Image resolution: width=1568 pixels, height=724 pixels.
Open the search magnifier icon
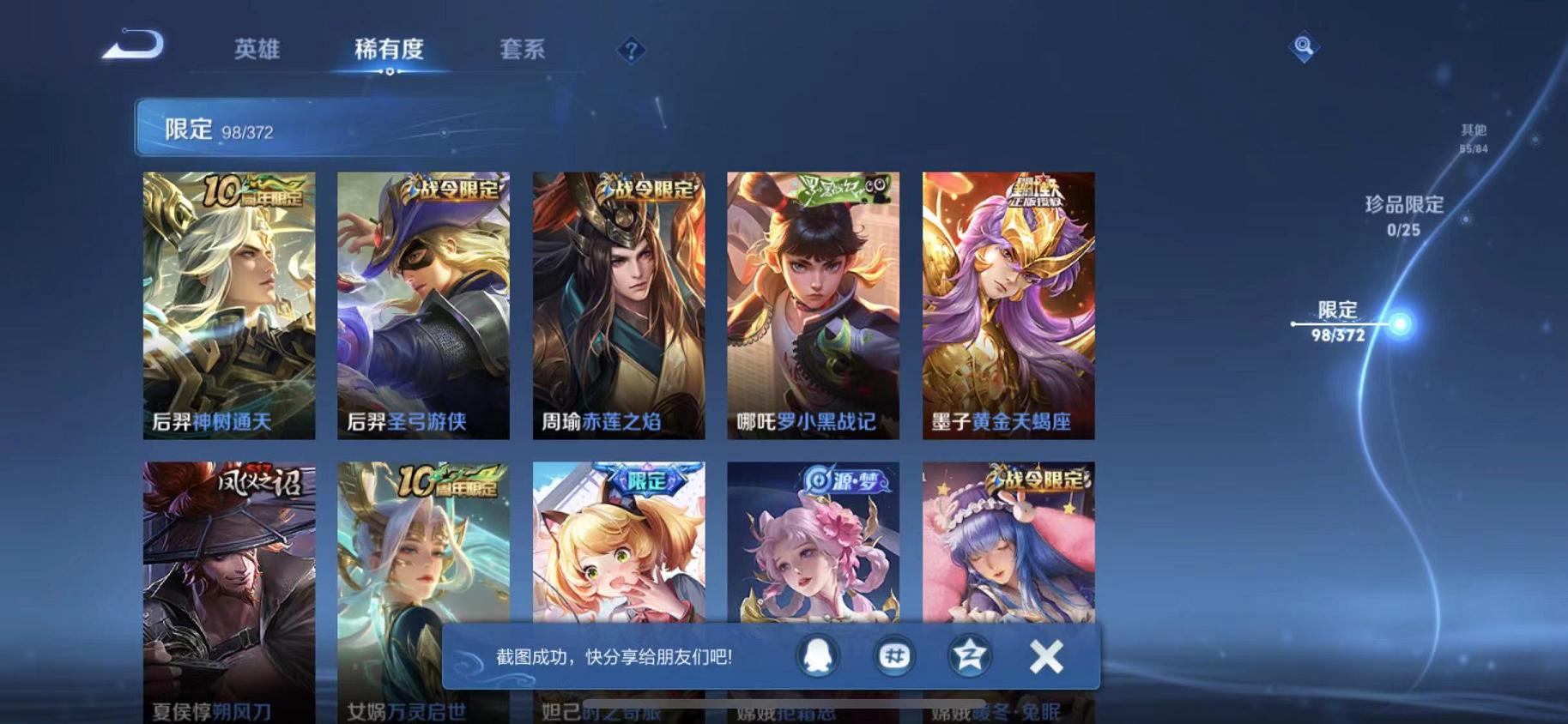click(x=1303, y=47)
